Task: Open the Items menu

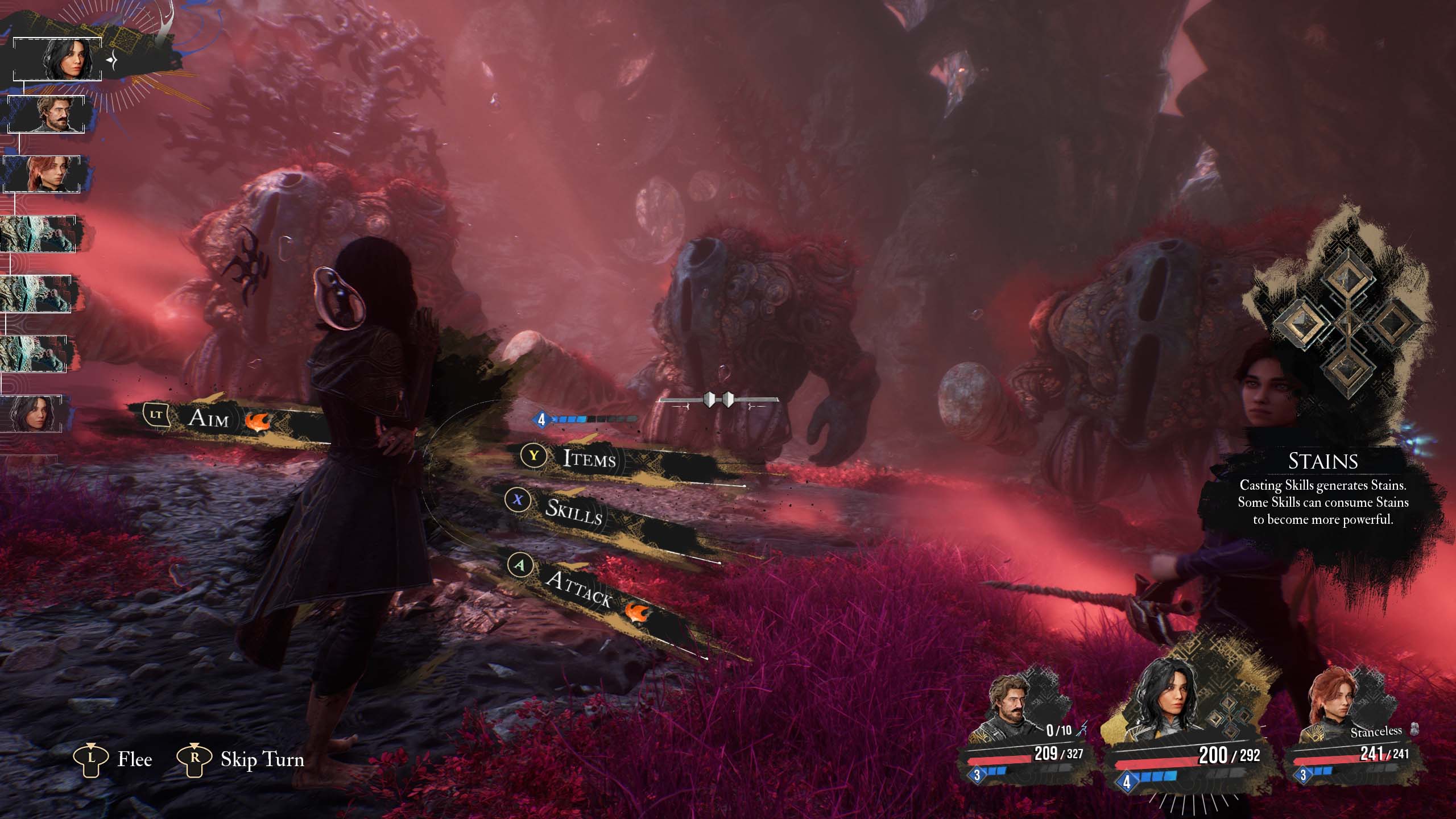Action: [x=589, y=458]
